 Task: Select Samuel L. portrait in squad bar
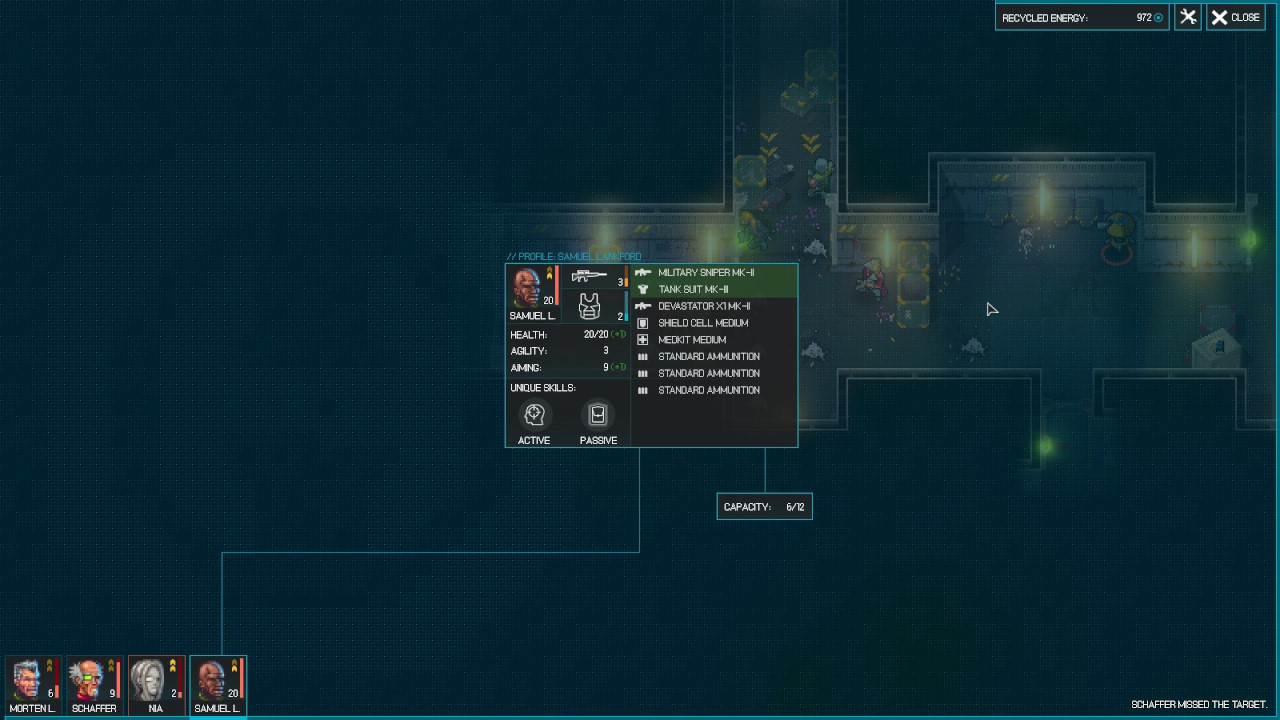point(217,684)
